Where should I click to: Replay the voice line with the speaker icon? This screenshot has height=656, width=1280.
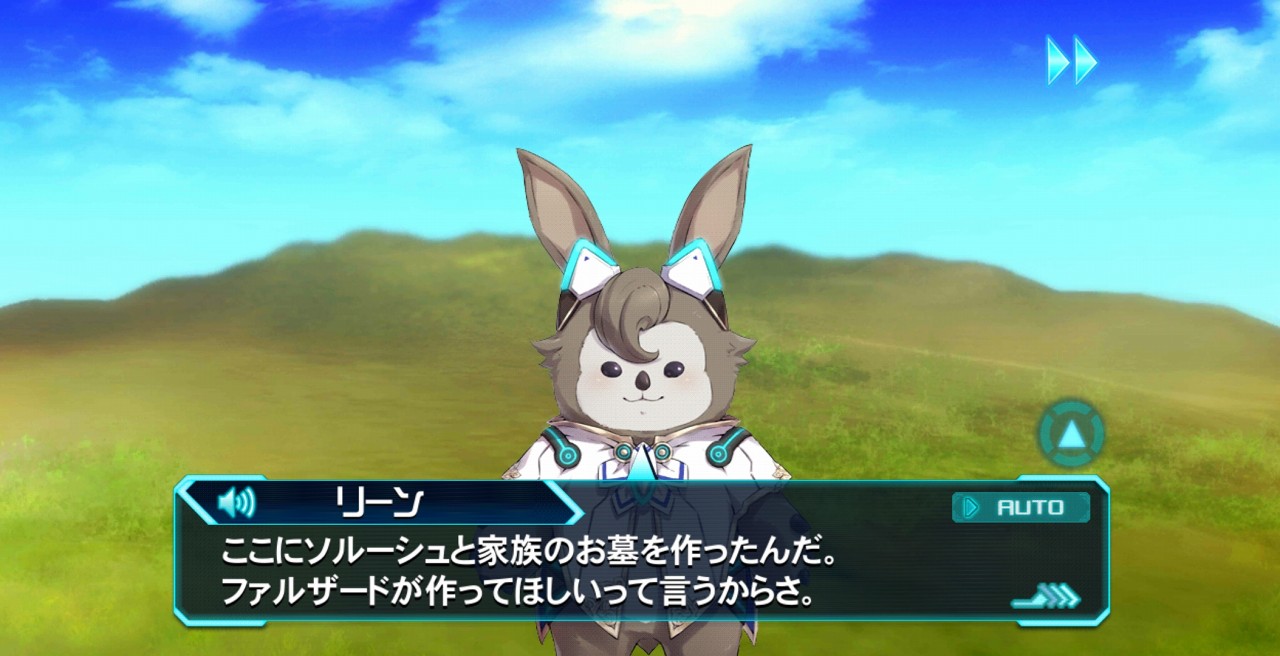coord(236,501)
